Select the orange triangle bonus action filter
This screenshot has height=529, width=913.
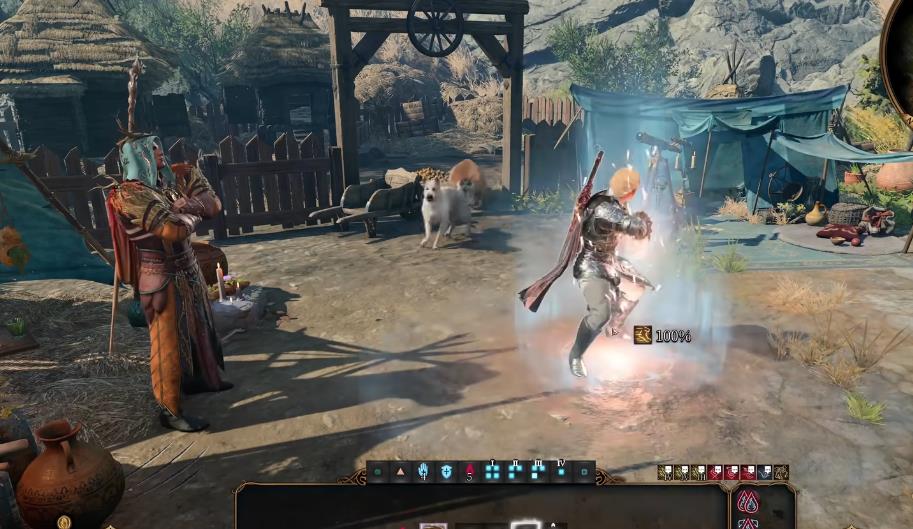point(402,472)
